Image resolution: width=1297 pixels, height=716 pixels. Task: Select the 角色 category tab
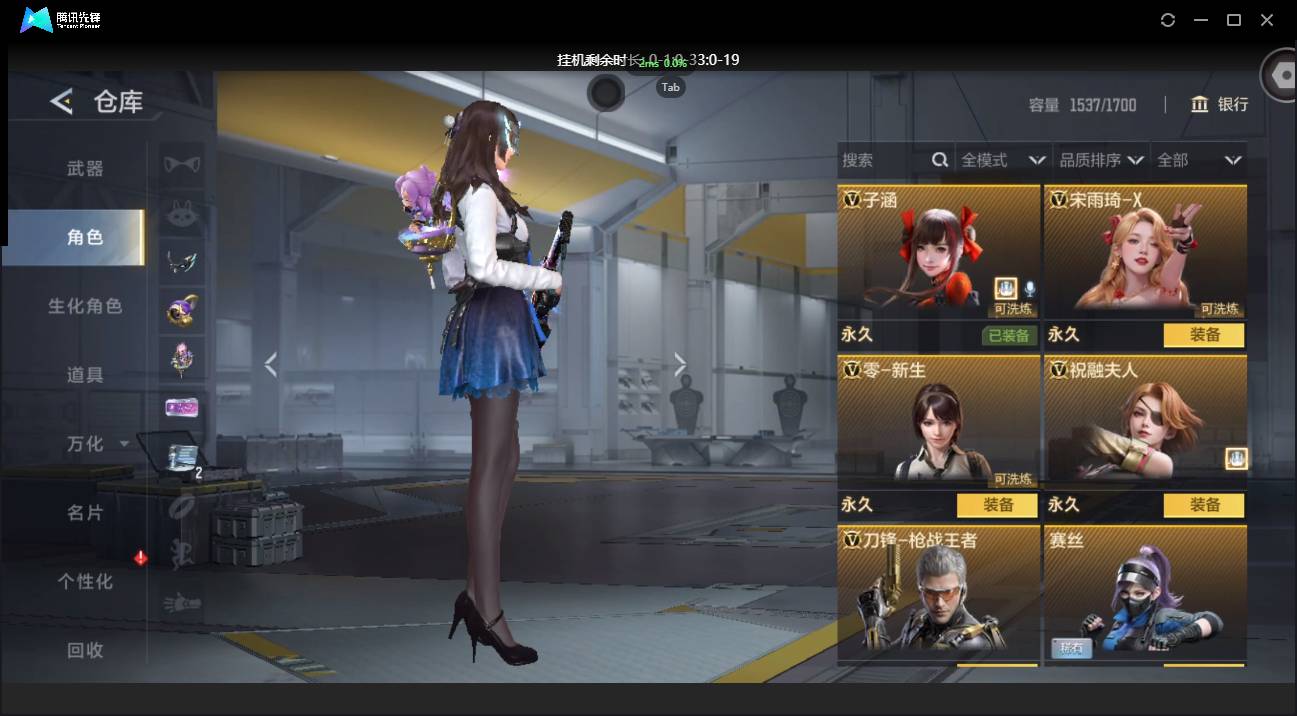[85, 237]
